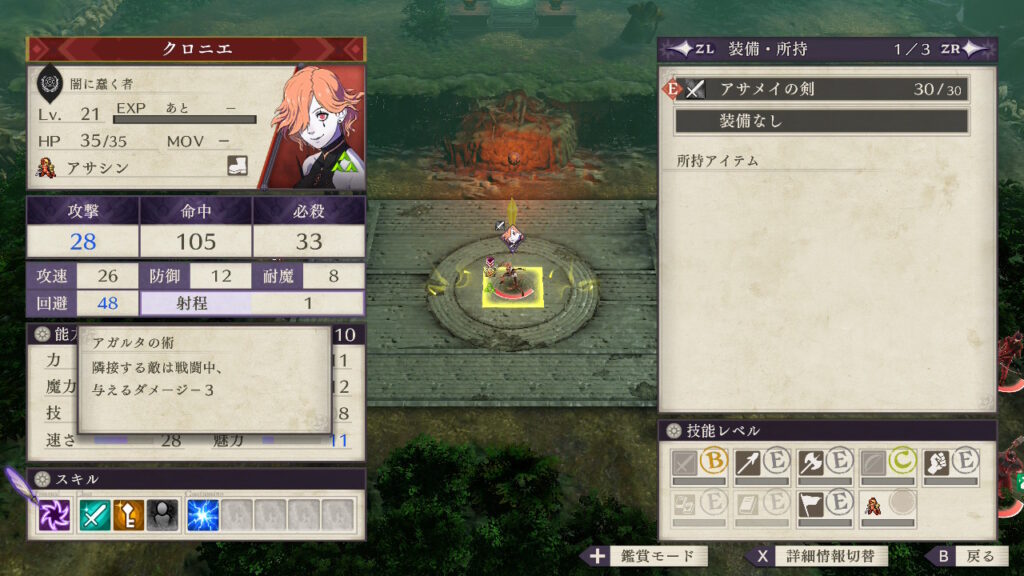Open 鑑賞モード viewing mode
The height and width of the screenshot is (576, 1024).
point(647,556)
